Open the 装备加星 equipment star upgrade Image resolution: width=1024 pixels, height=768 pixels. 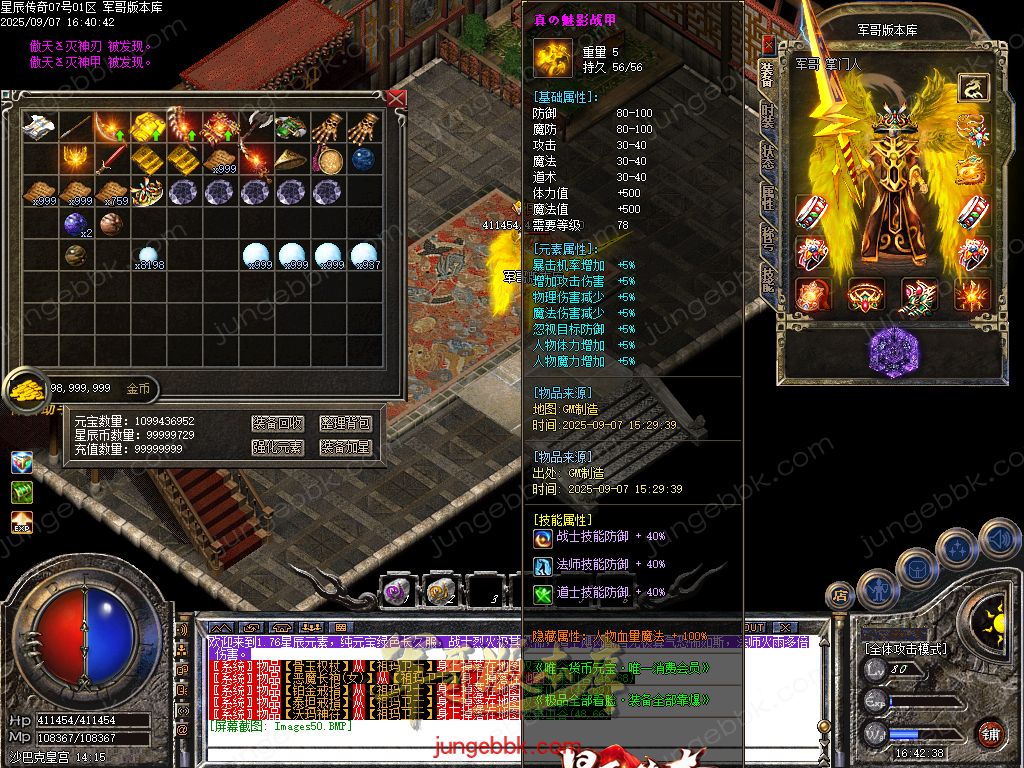(345, 447)
